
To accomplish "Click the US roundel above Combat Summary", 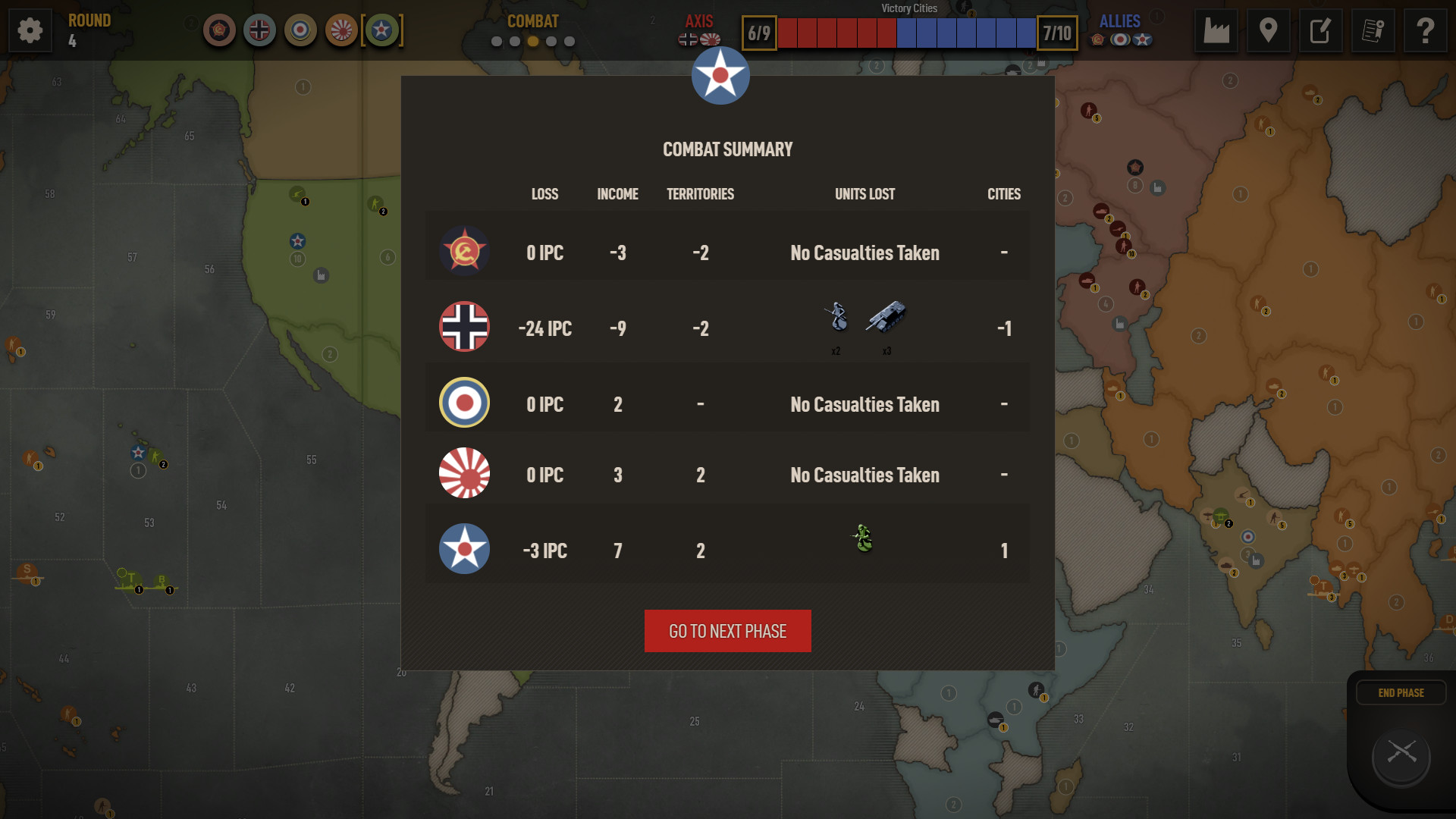I will [720, 75].
